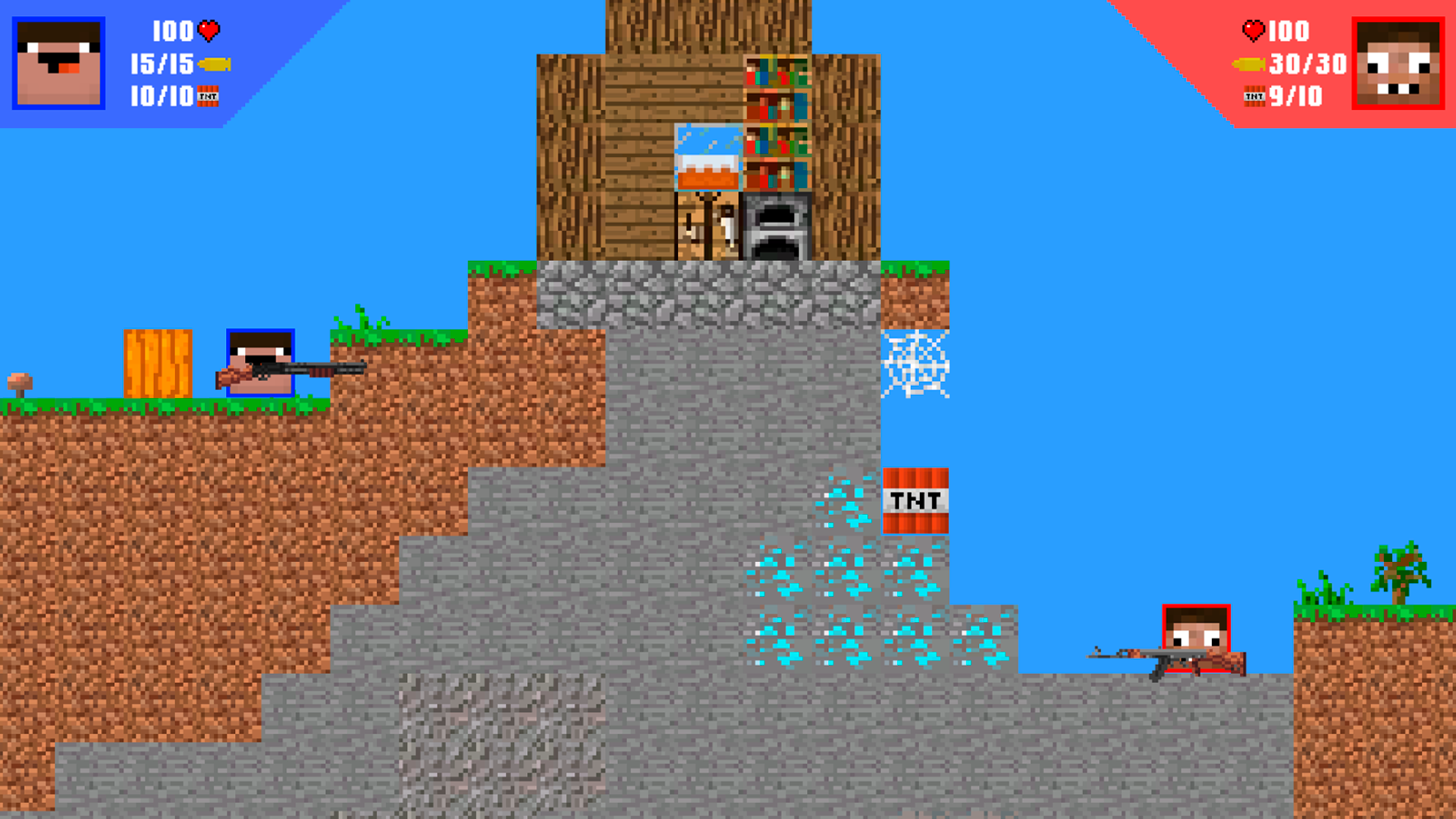
Task: Toggle the cobweb on the stone wall
Action: click(917, 362)
